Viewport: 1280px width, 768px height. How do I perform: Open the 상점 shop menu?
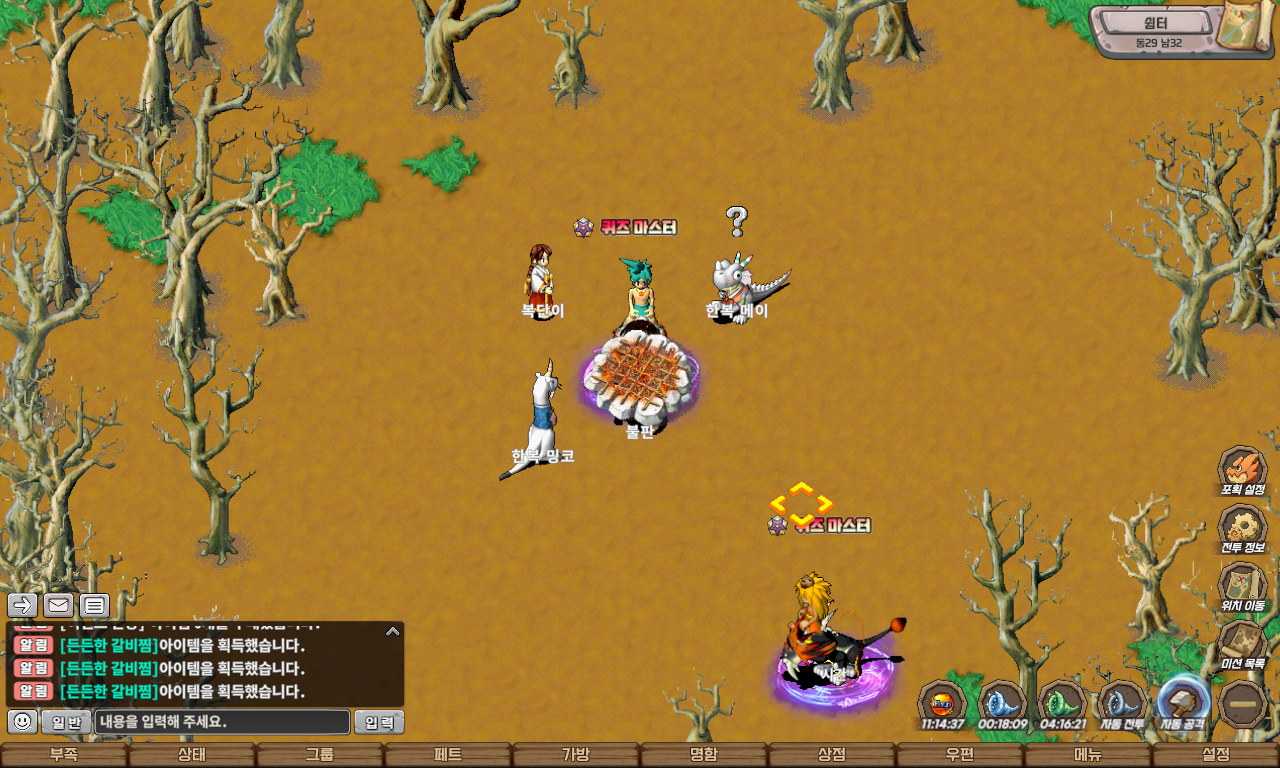(832, 755)
